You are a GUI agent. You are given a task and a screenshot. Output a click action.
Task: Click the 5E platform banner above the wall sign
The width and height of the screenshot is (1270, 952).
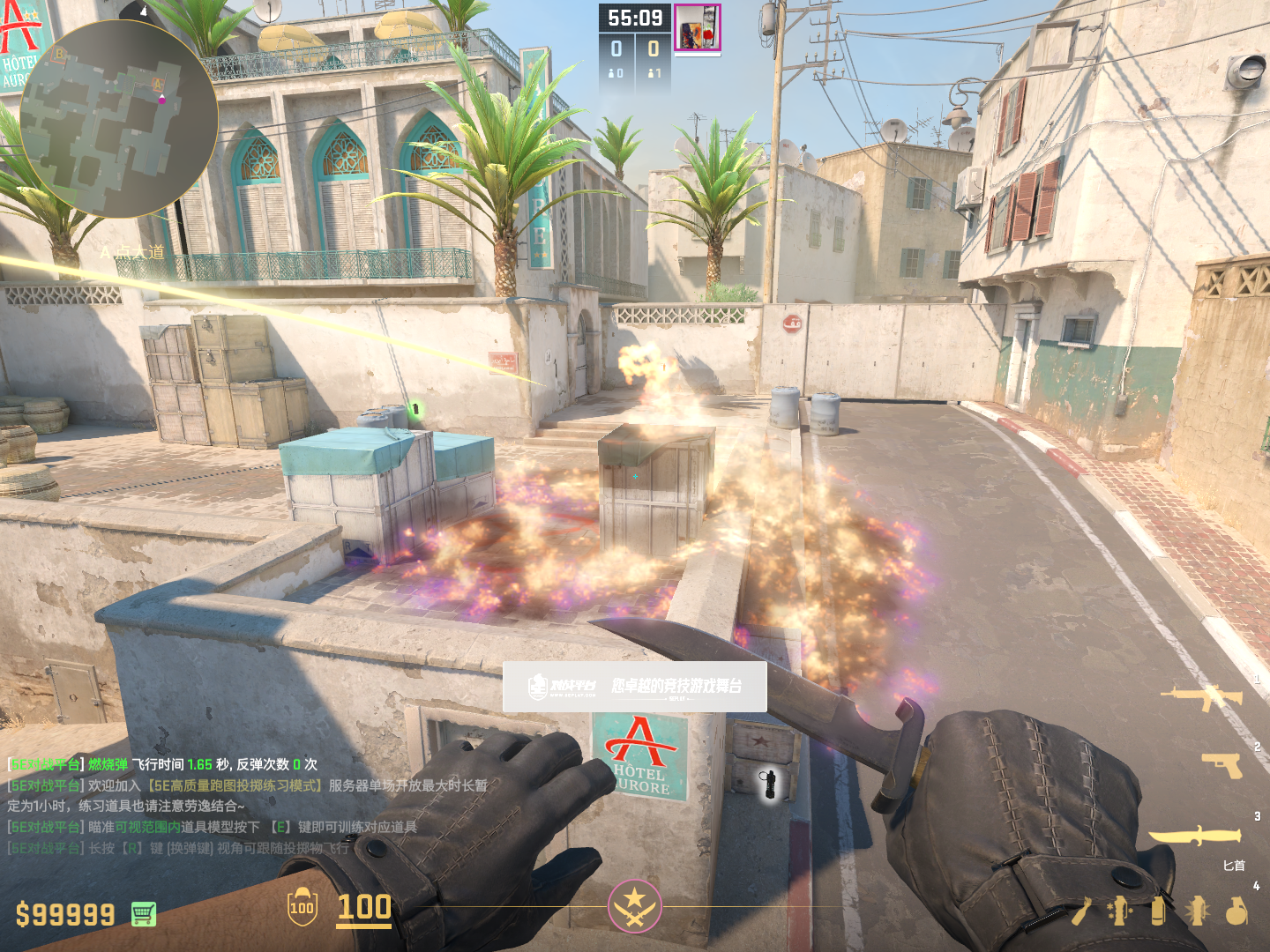click(x=634, y=687)
